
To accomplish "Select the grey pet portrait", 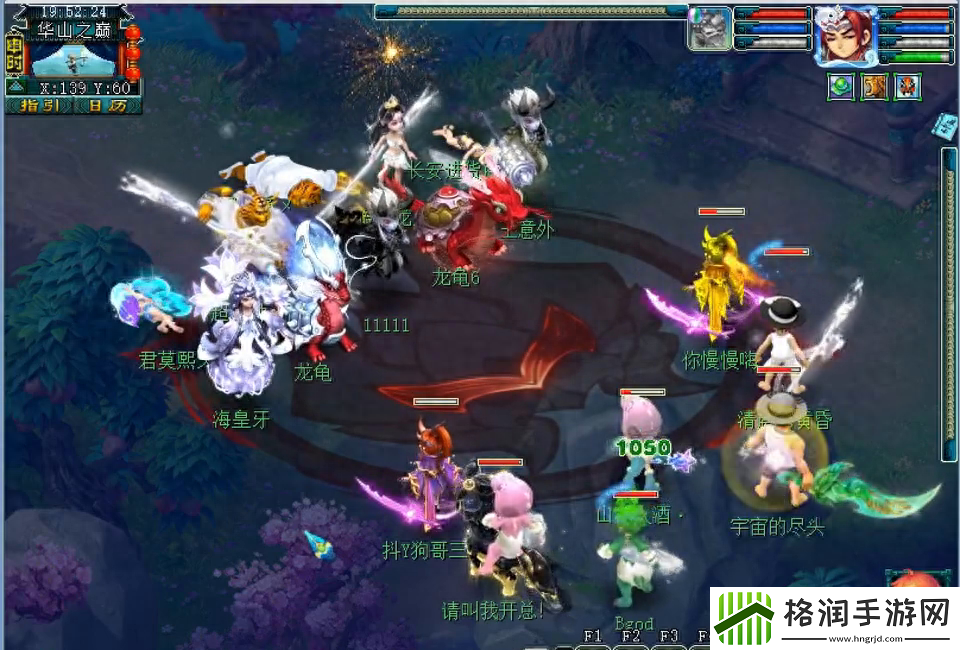I will pyautogui.click(x=710, y=27).
